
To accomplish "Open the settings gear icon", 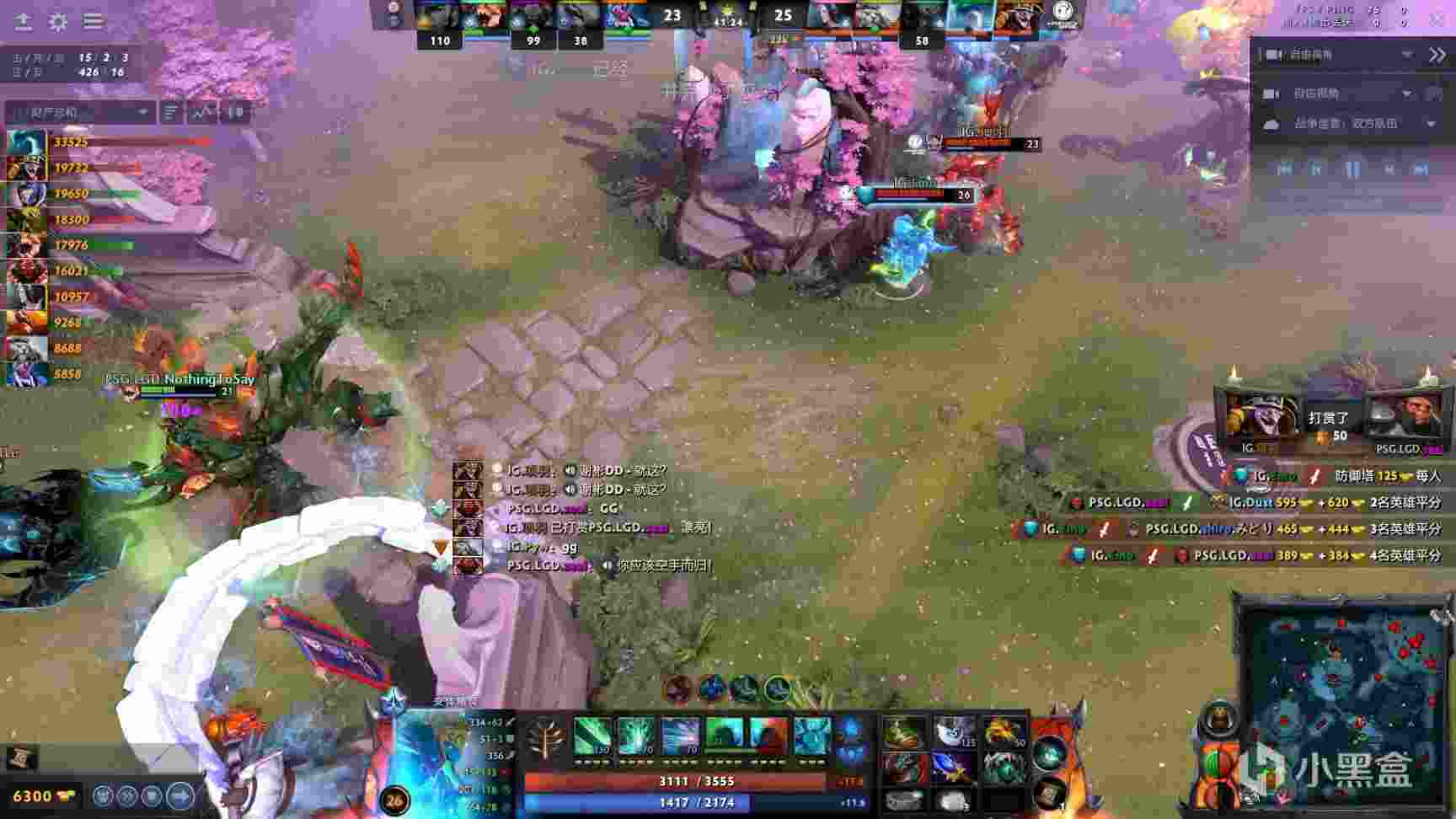I will [x=58, y=21].
